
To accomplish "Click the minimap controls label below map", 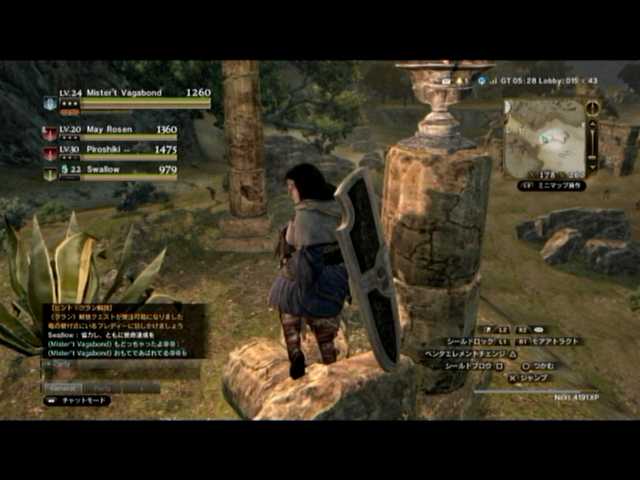I will click(551, 185).
